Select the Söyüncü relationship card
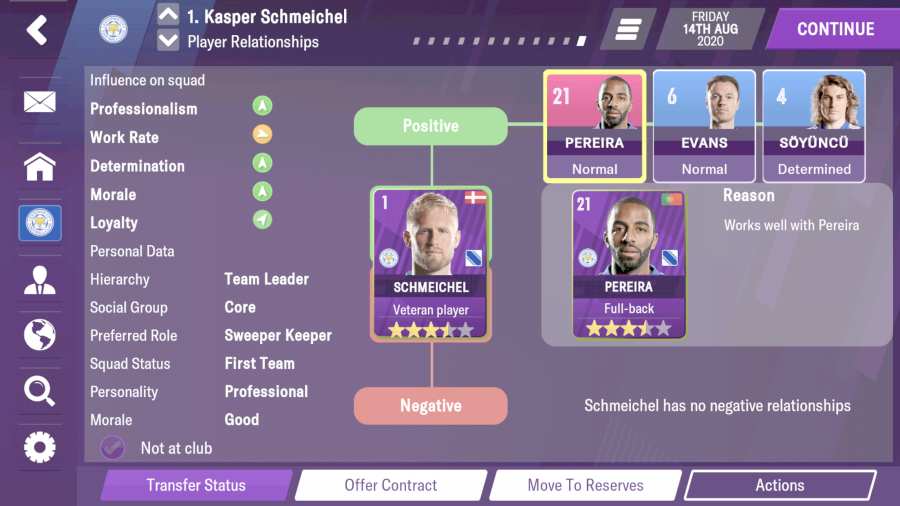Screen dimensions: 900x506 (814, 126)
